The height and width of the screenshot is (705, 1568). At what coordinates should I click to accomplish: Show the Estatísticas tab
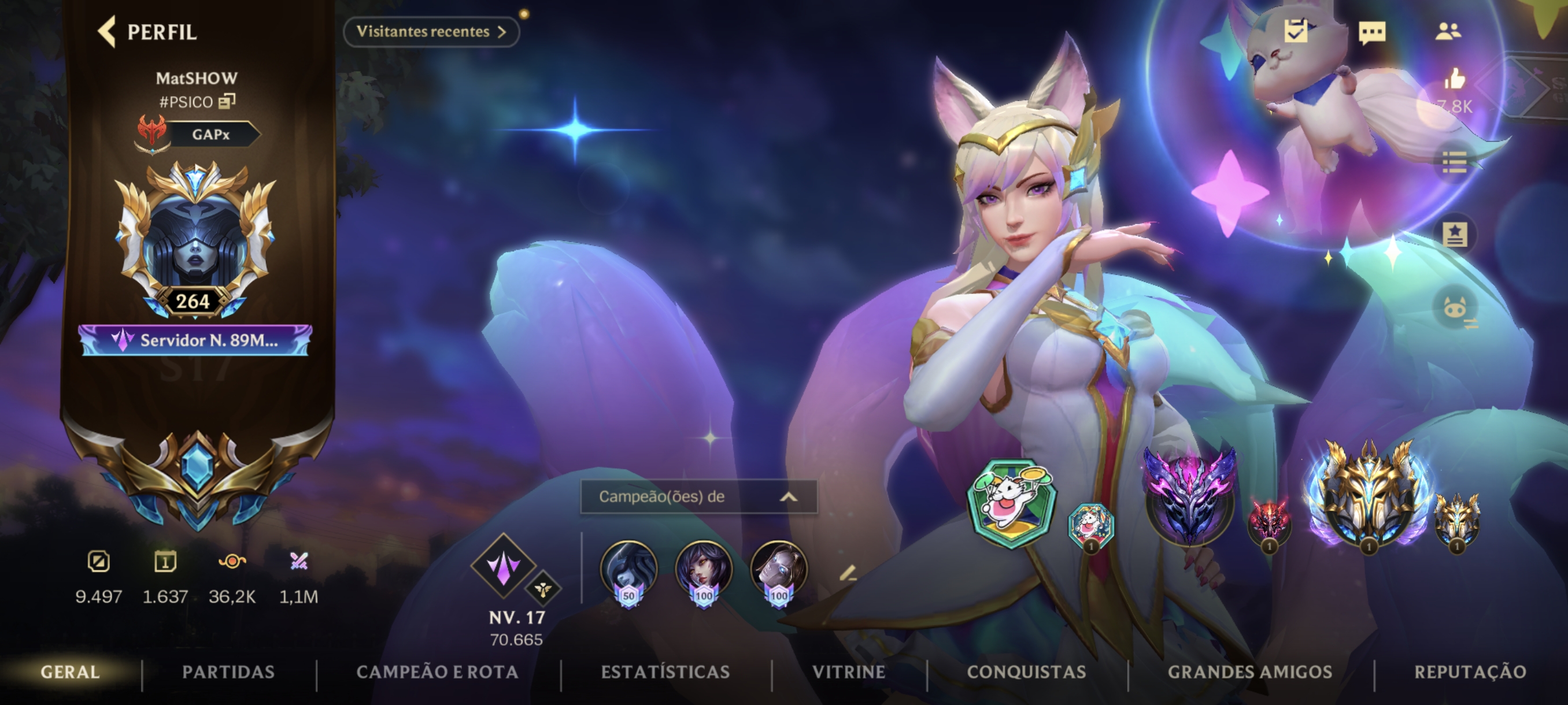coord(665,671)
